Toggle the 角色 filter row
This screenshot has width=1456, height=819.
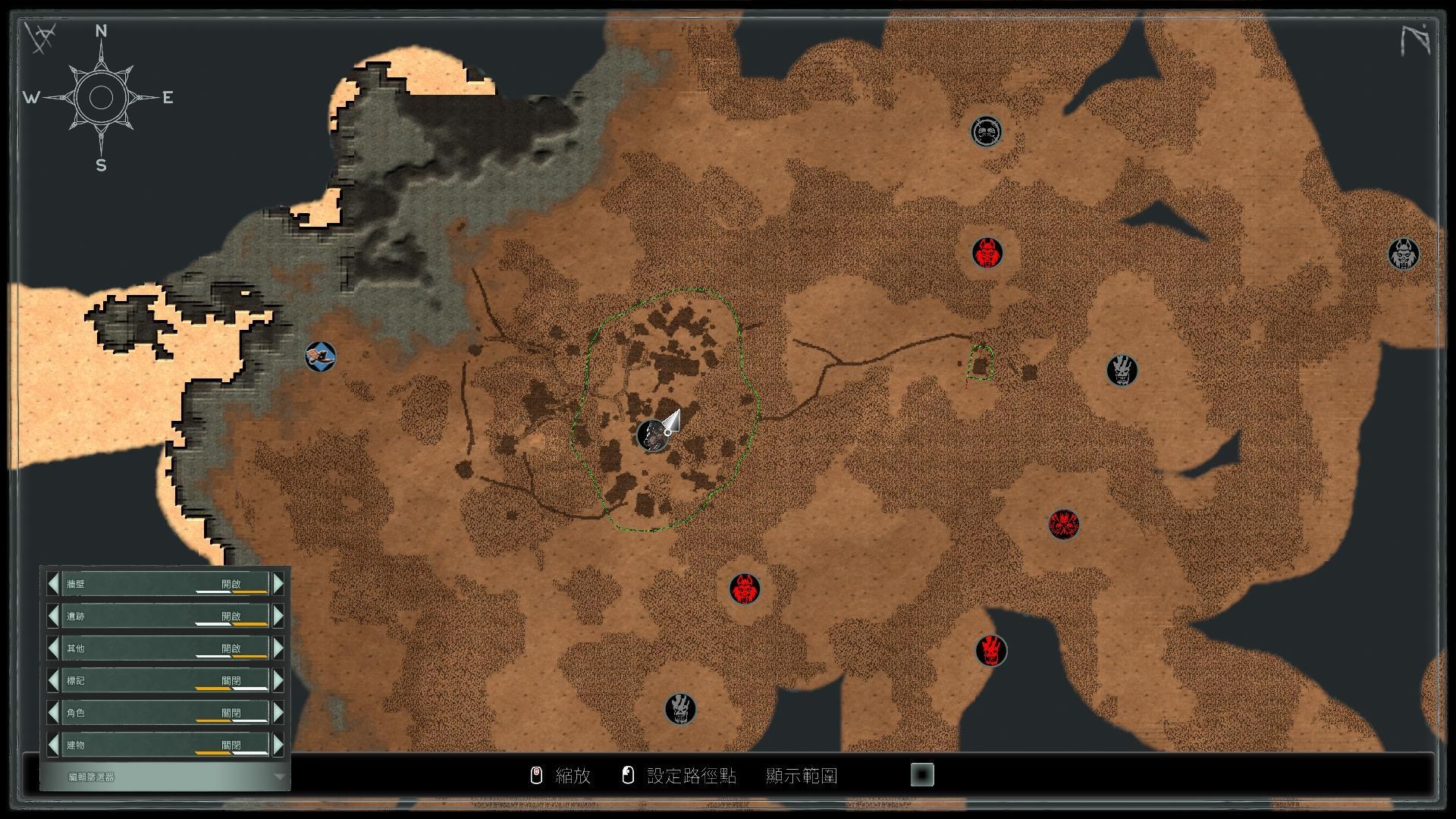click(165, 713)
